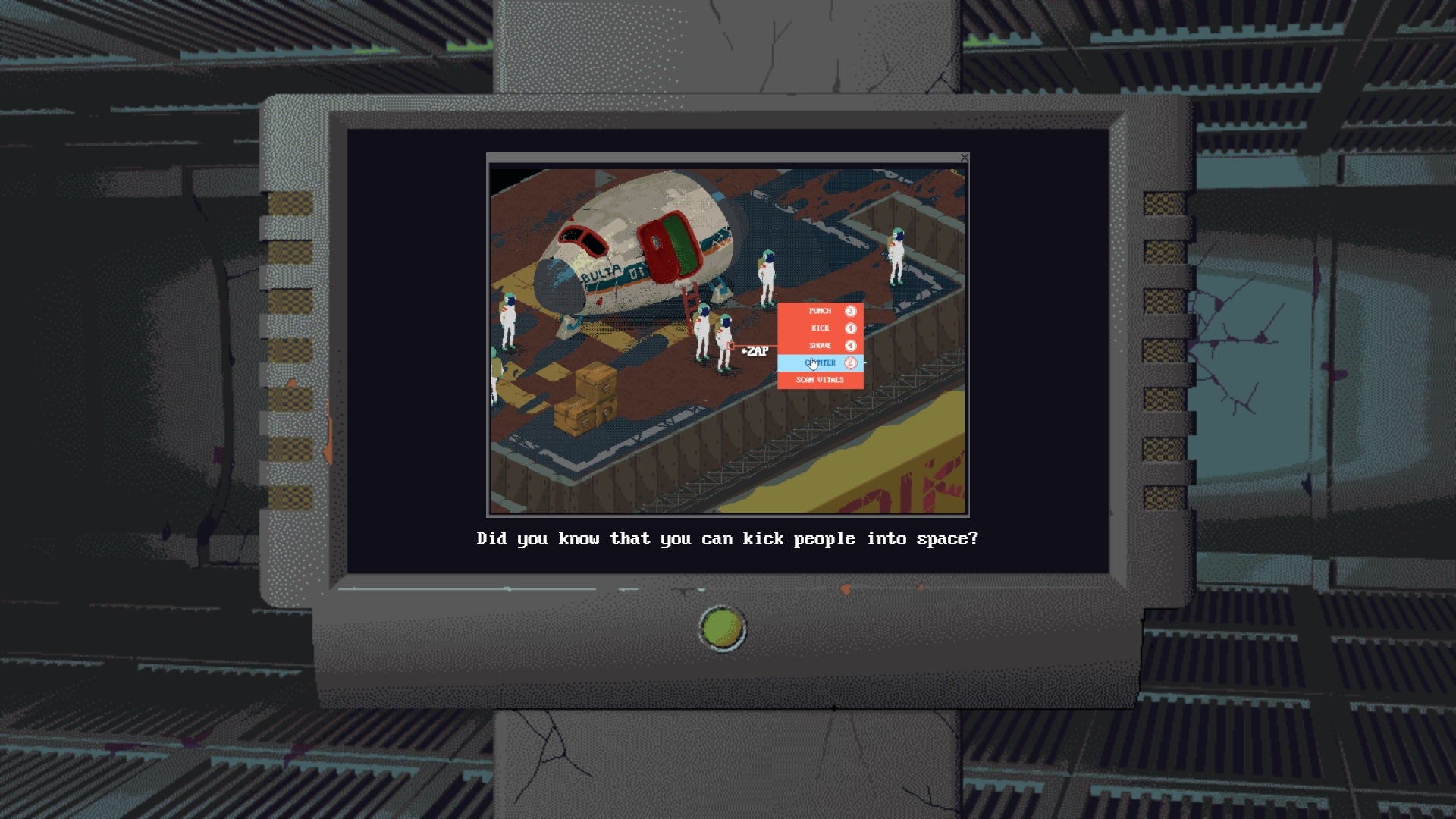Click the white cursor hand pointer icon
This screenshot has height=819, width=1456.
coord(812,364)
